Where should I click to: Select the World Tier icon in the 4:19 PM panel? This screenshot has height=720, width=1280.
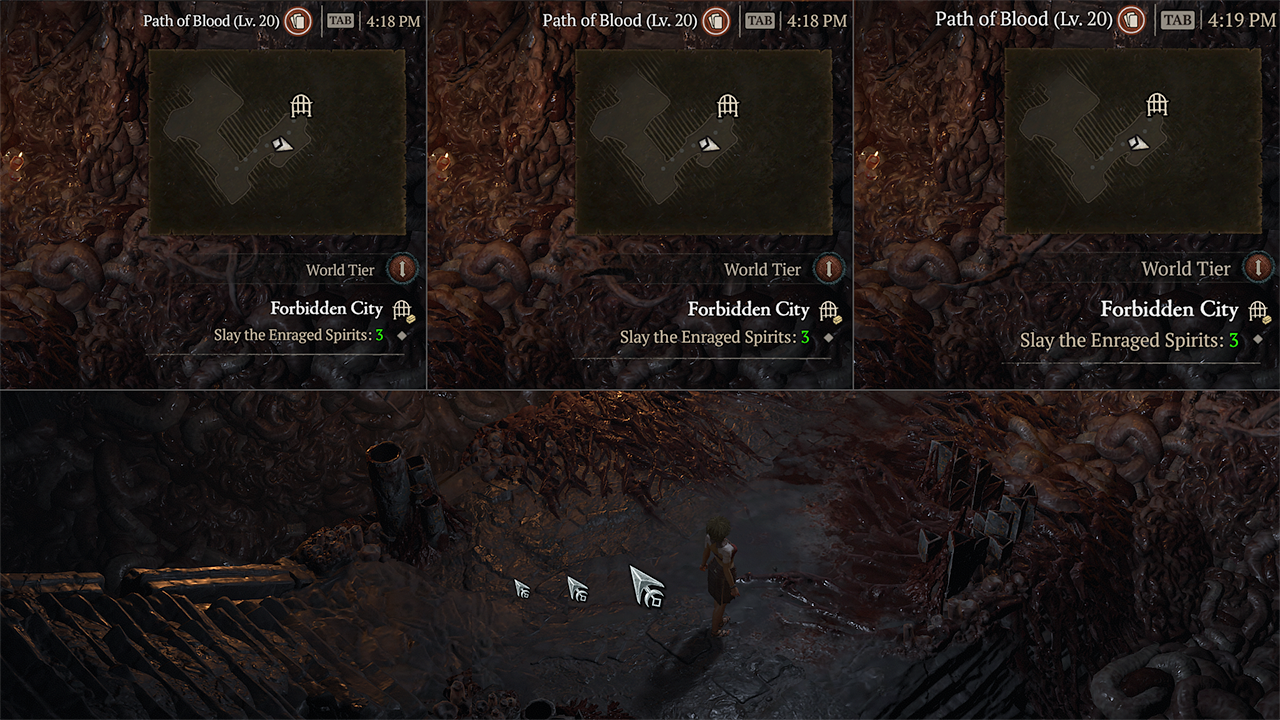click(1258, 268)
